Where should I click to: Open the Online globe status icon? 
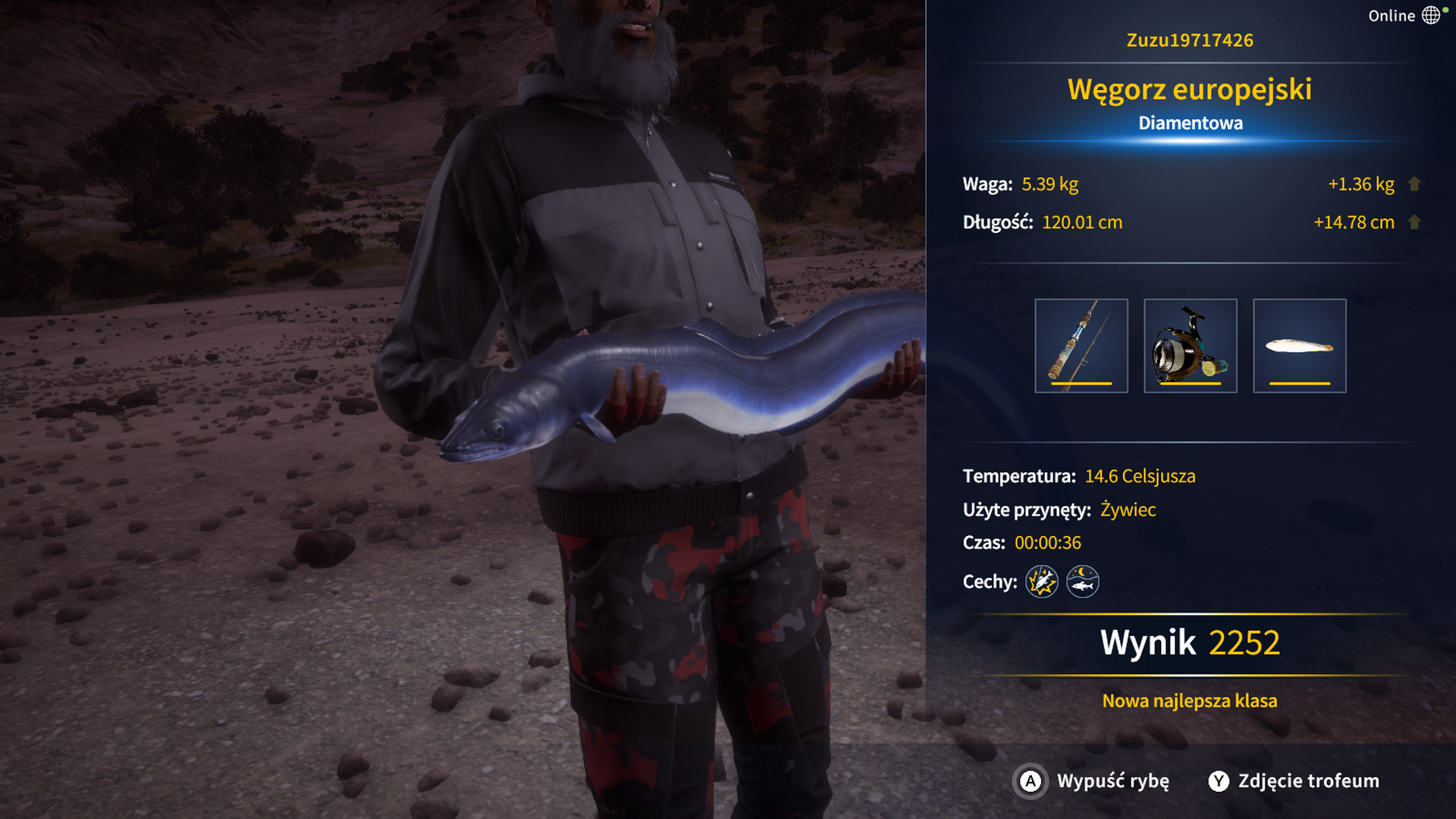point(1431,15)
